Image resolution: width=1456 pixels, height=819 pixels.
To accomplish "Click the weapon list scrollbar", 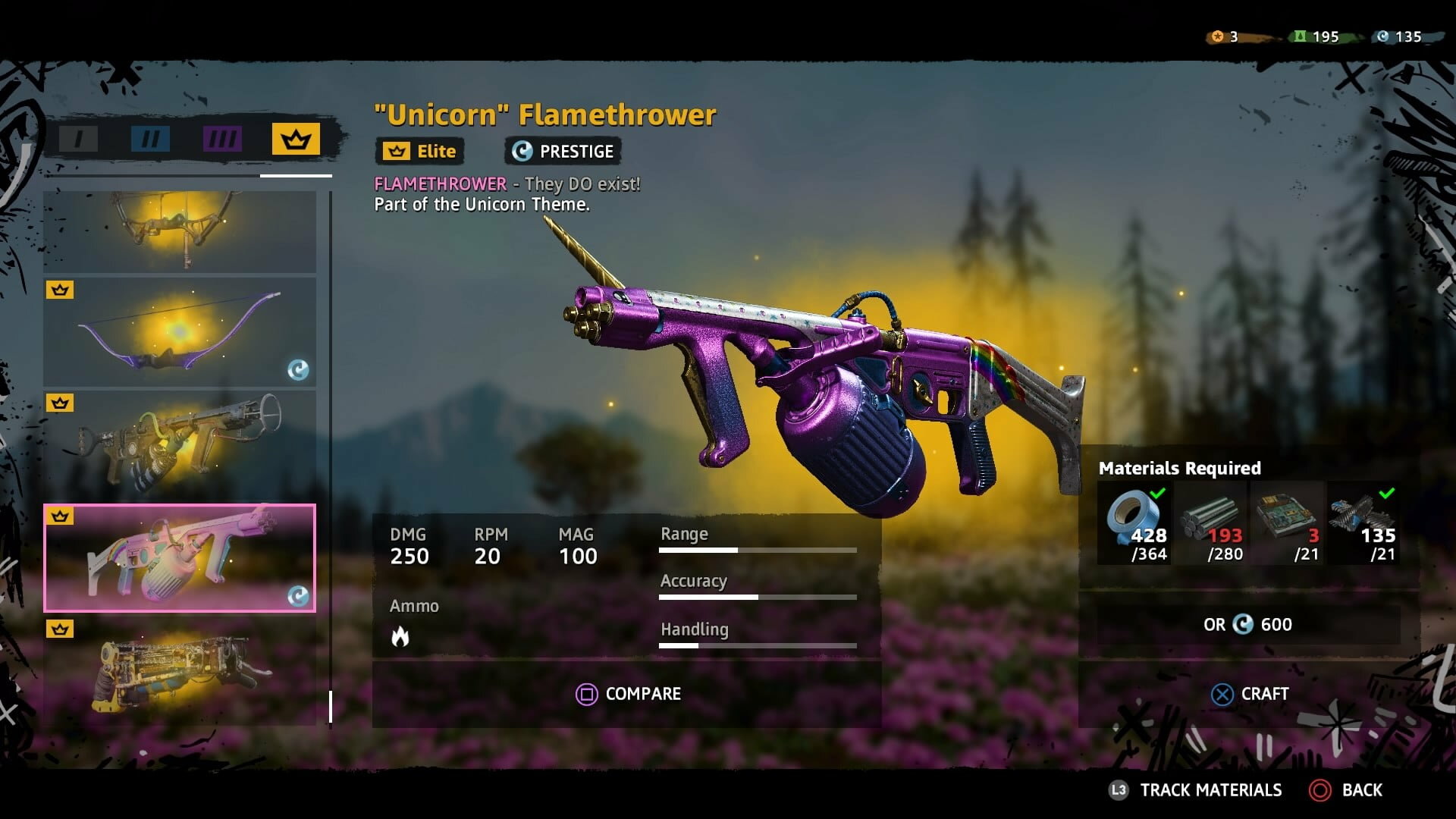I will (331, 705).
